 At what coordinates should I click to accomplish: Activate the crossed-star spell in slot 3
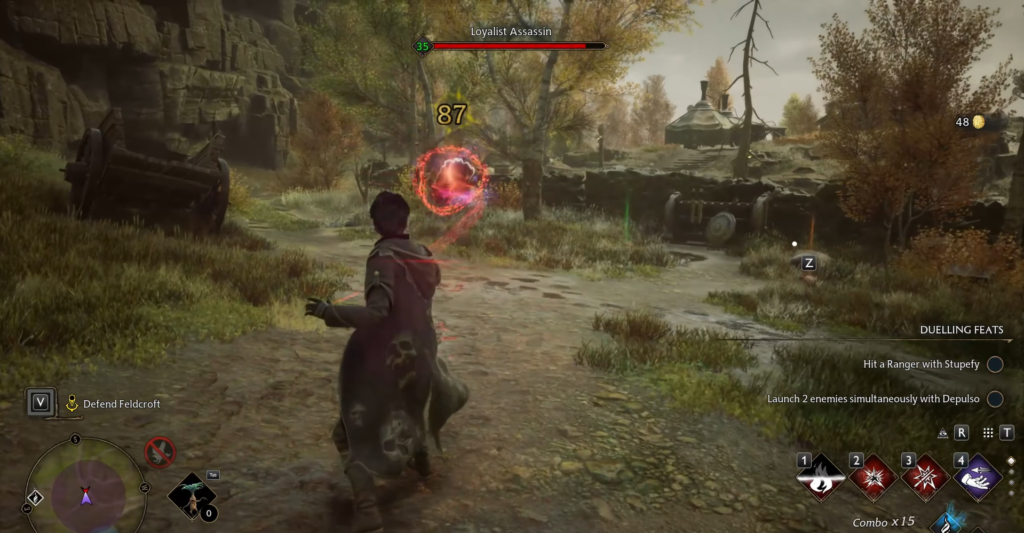point(925,478)
